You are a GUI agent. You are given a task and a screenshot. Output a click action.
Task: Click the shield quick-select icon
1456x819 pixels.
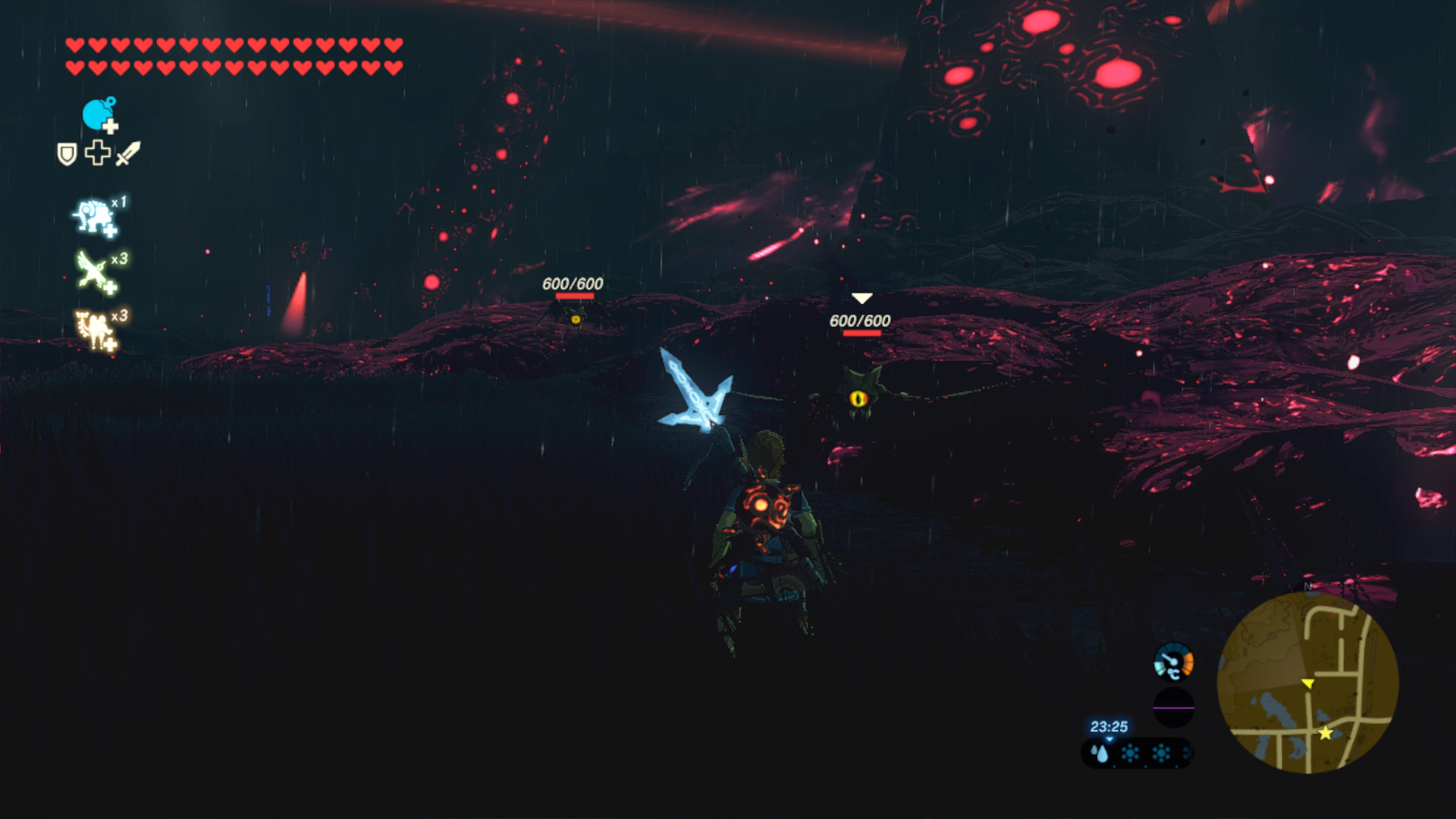tap(67, 154)
